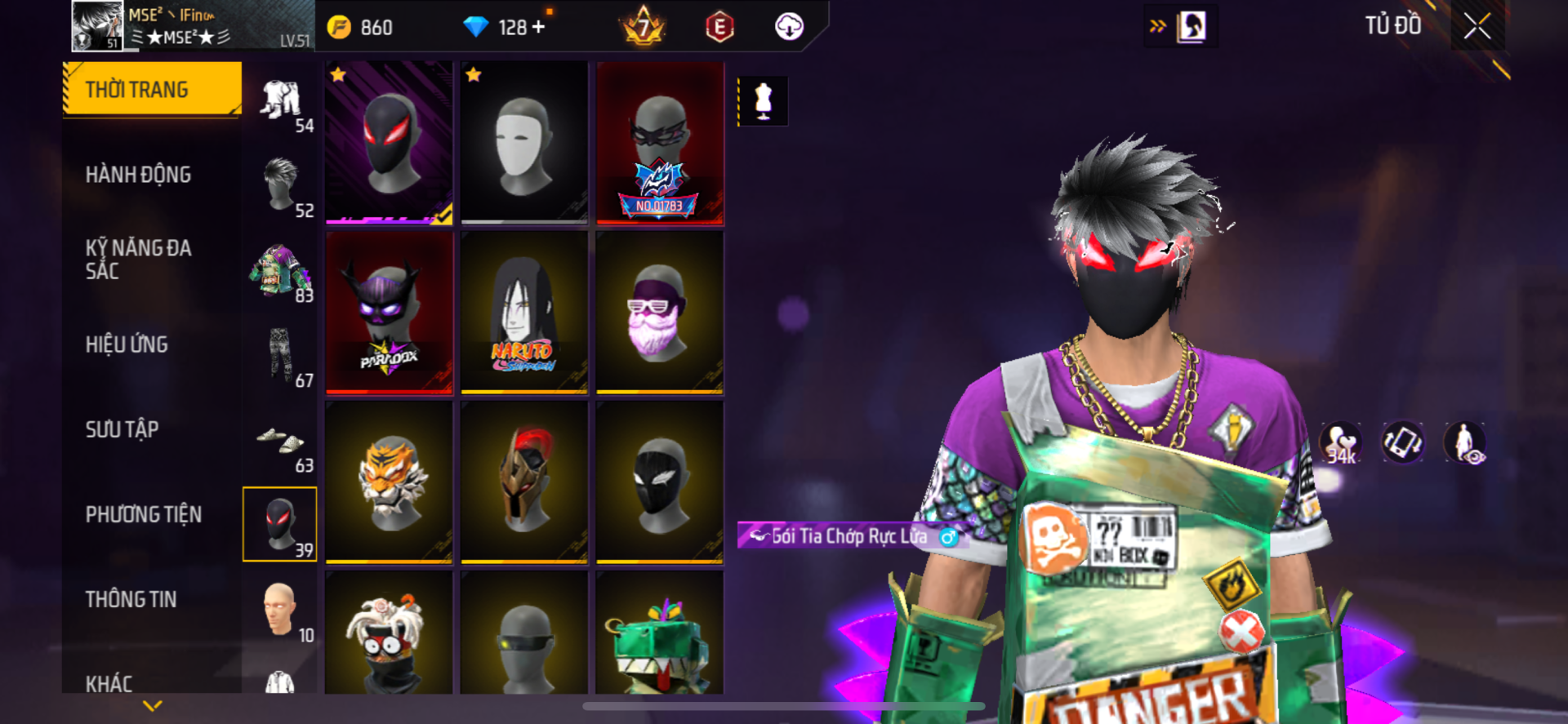Show the THÔNG TIN tab
This screenshot has width=1568, height=724.
click(x=131, y=599)
